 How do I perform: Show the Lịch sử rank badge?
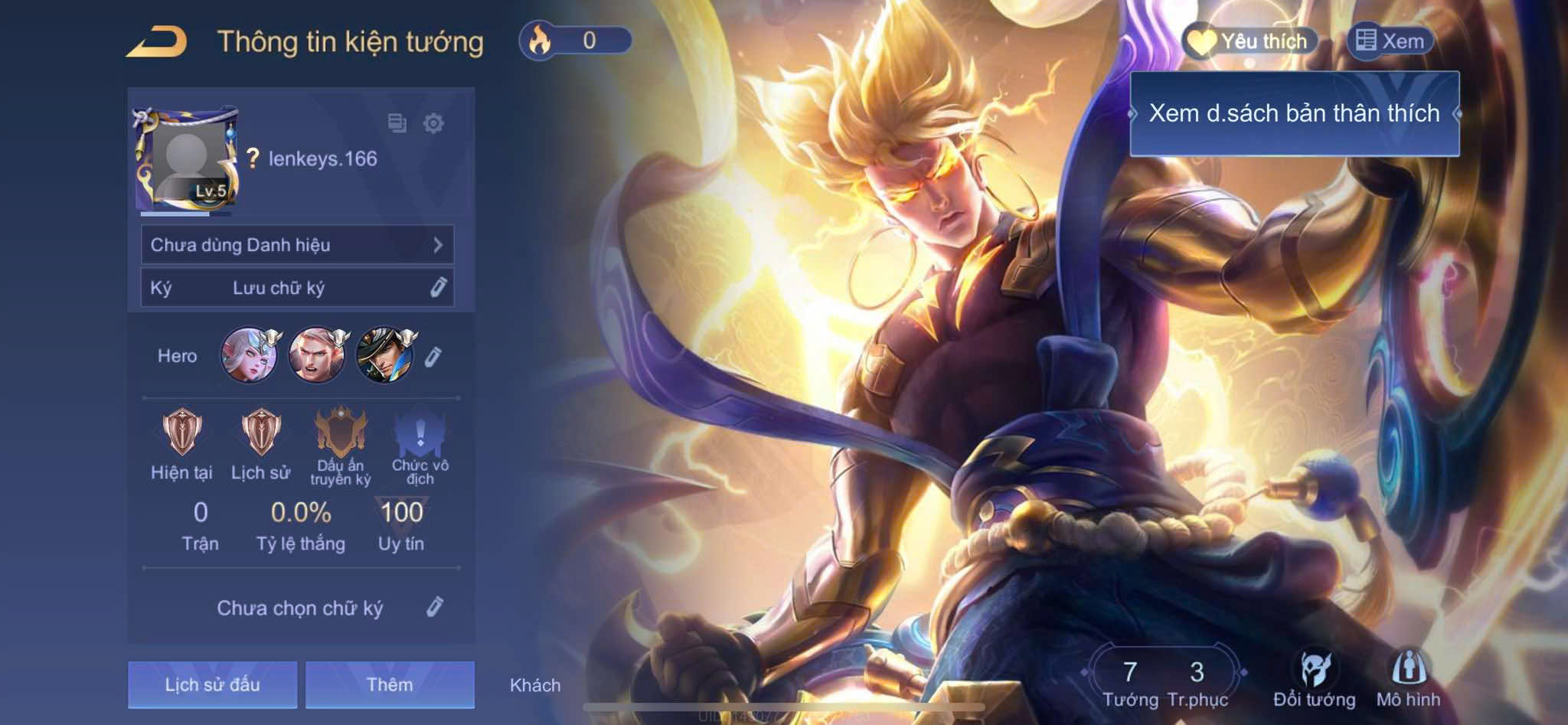pyautogui.click(x=260, y=432)
